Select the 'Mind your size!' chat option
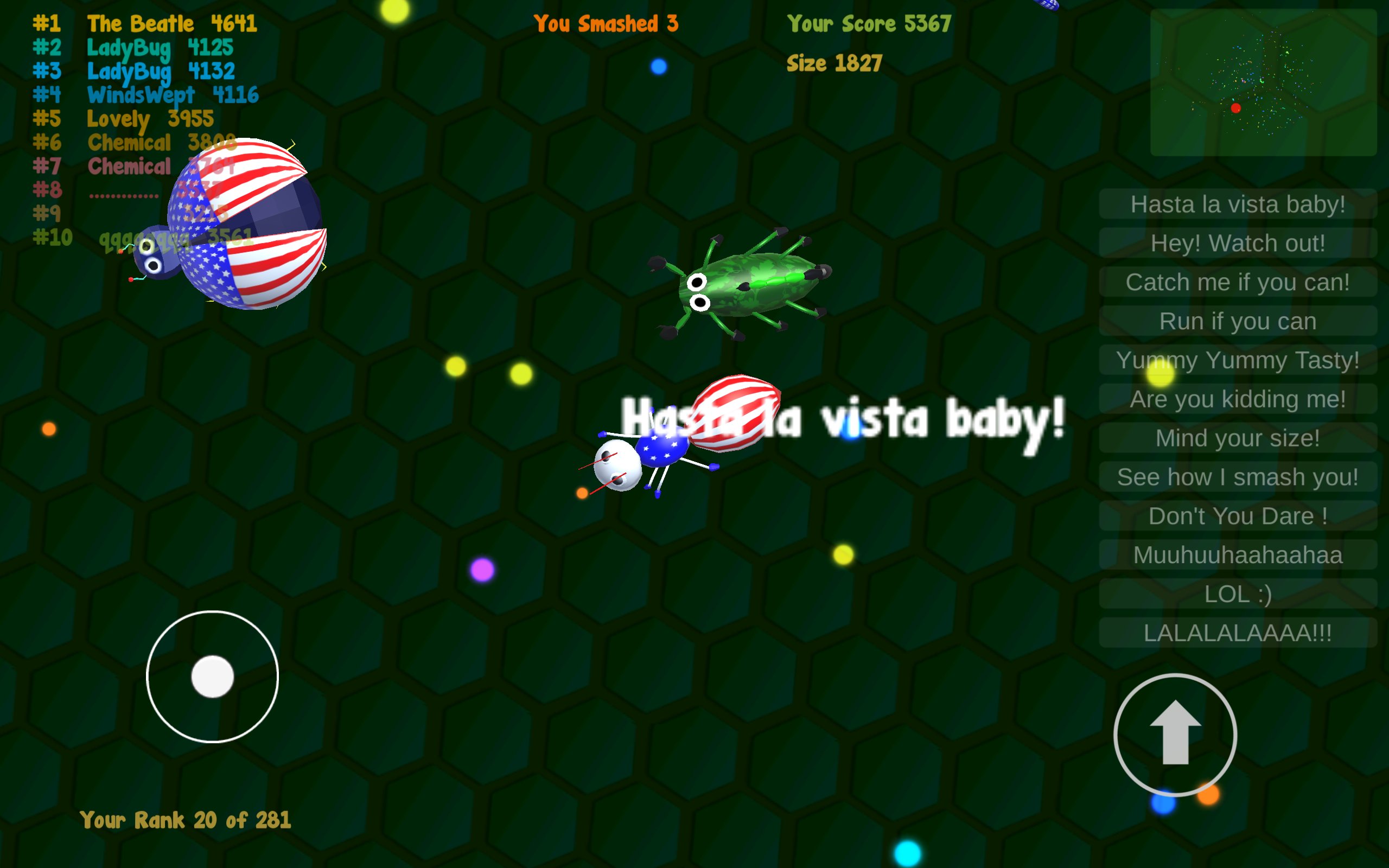 pos(1237,437)
